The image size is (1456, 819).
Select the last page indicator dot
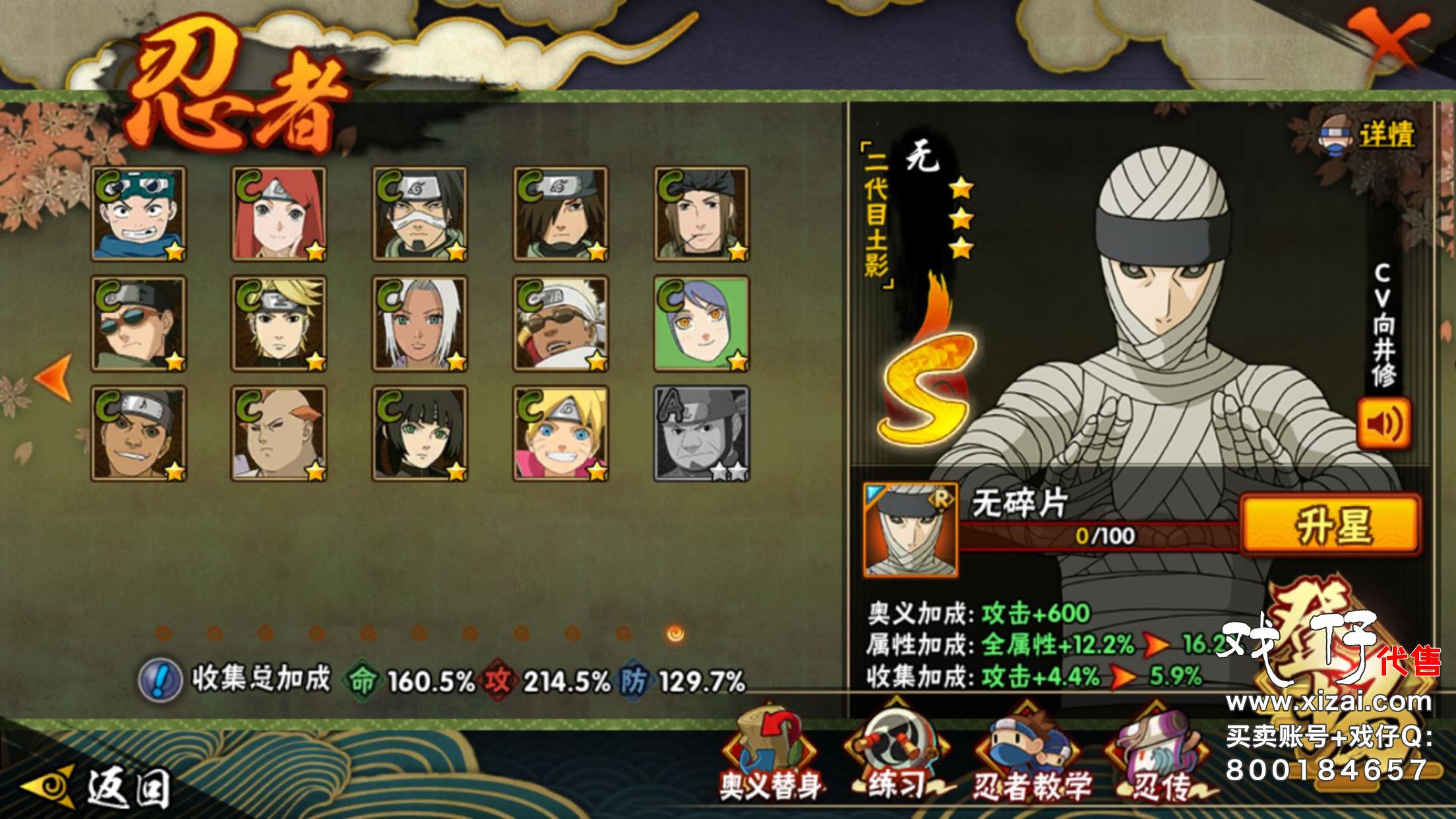point(675,634)
